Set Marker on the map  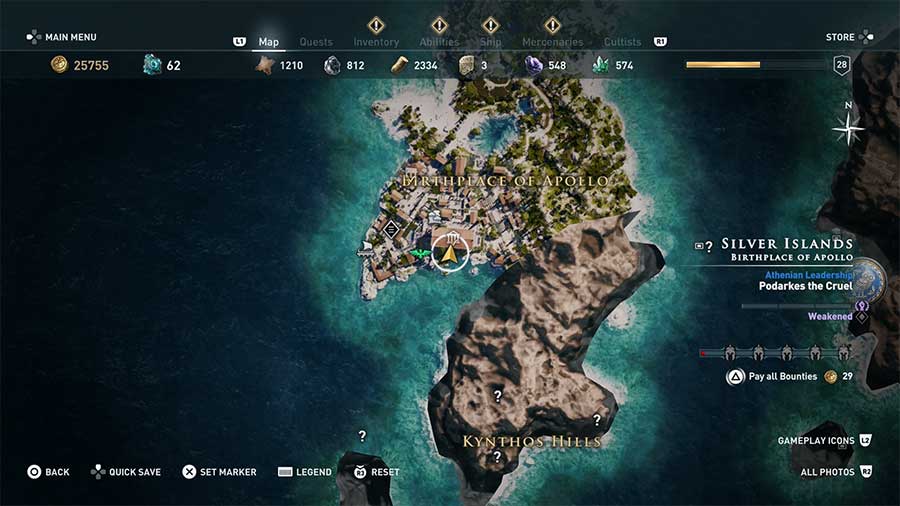pos(219,472)
